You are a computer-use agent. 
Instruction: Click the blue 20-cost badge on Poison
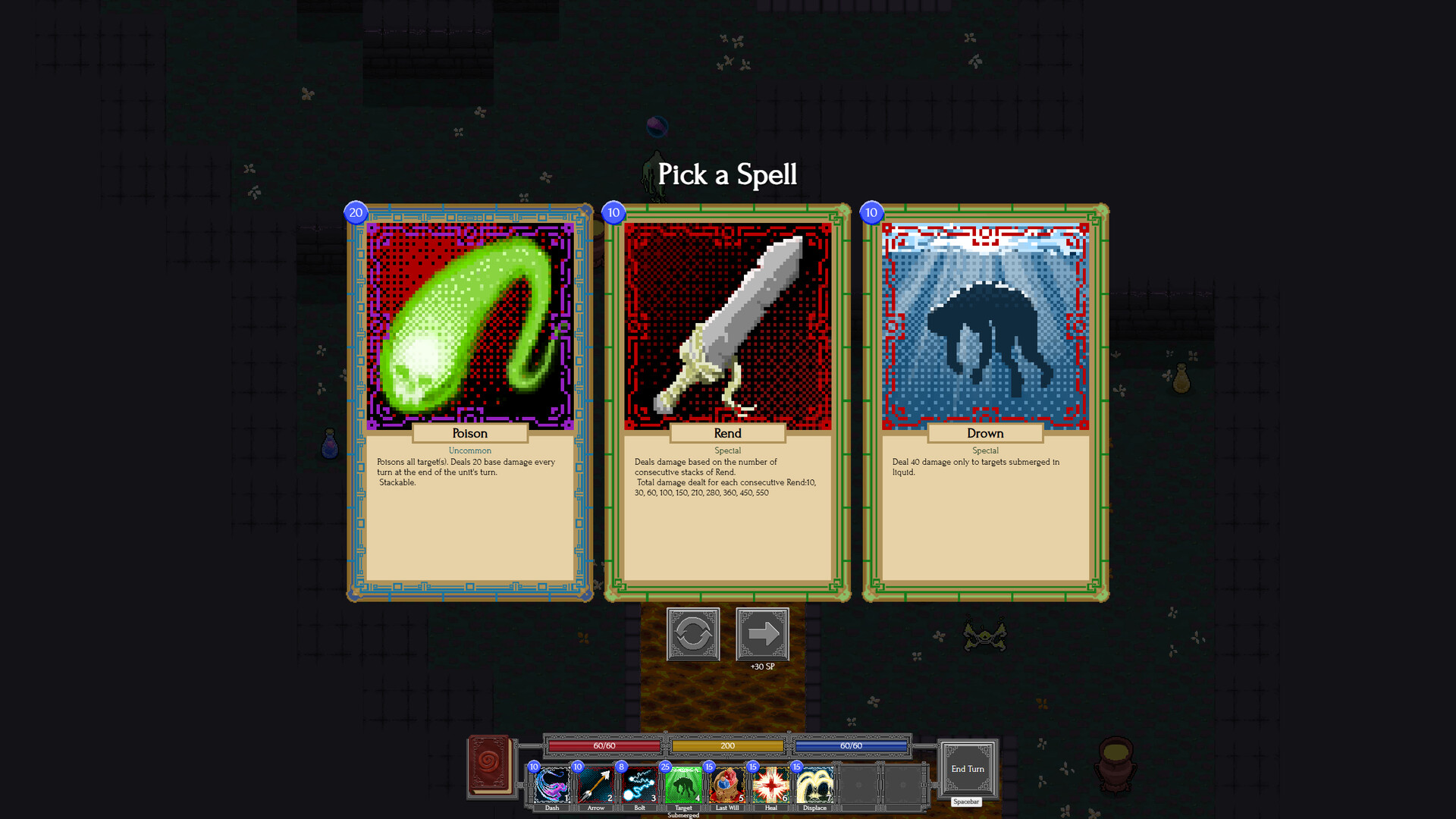coord(355,213)
